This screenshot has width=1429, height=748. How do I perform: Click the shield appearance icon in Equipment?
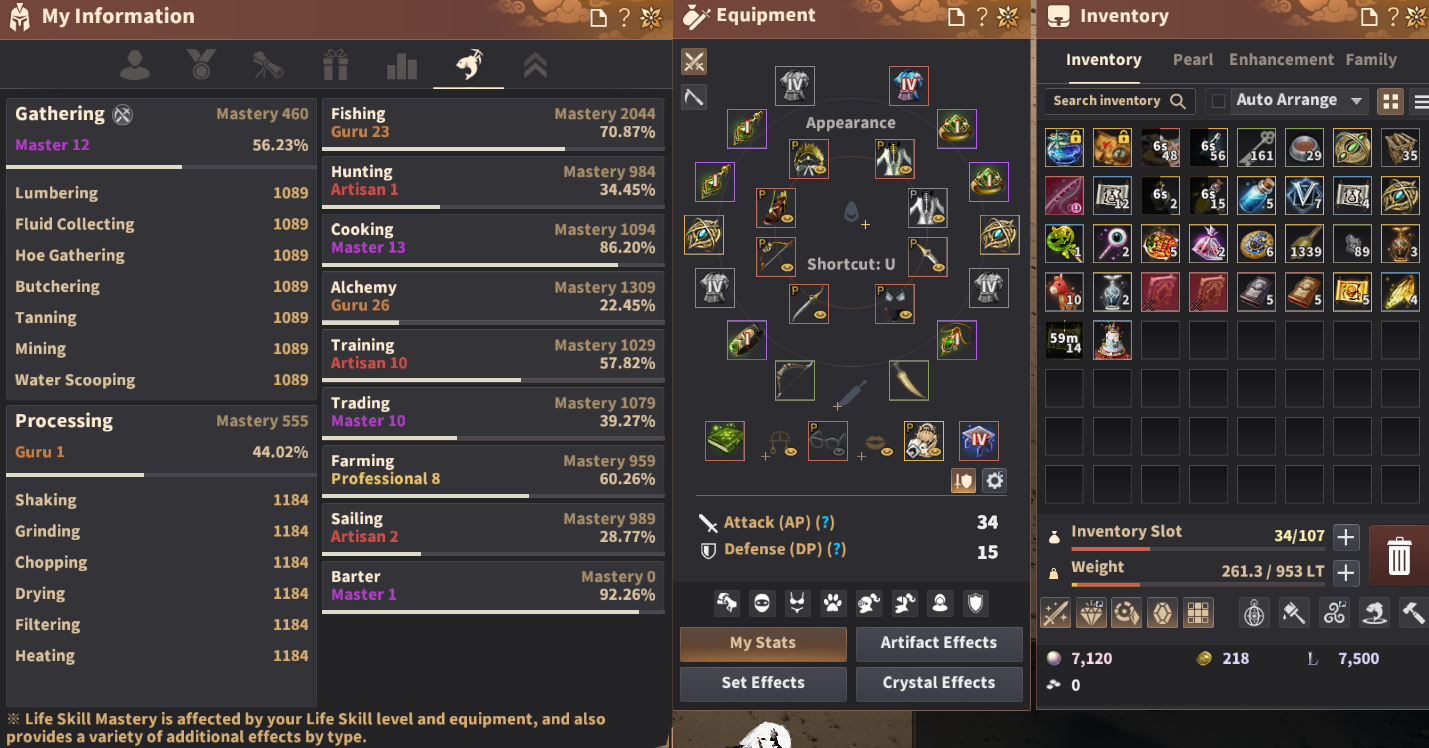click(x=975, y=603)
